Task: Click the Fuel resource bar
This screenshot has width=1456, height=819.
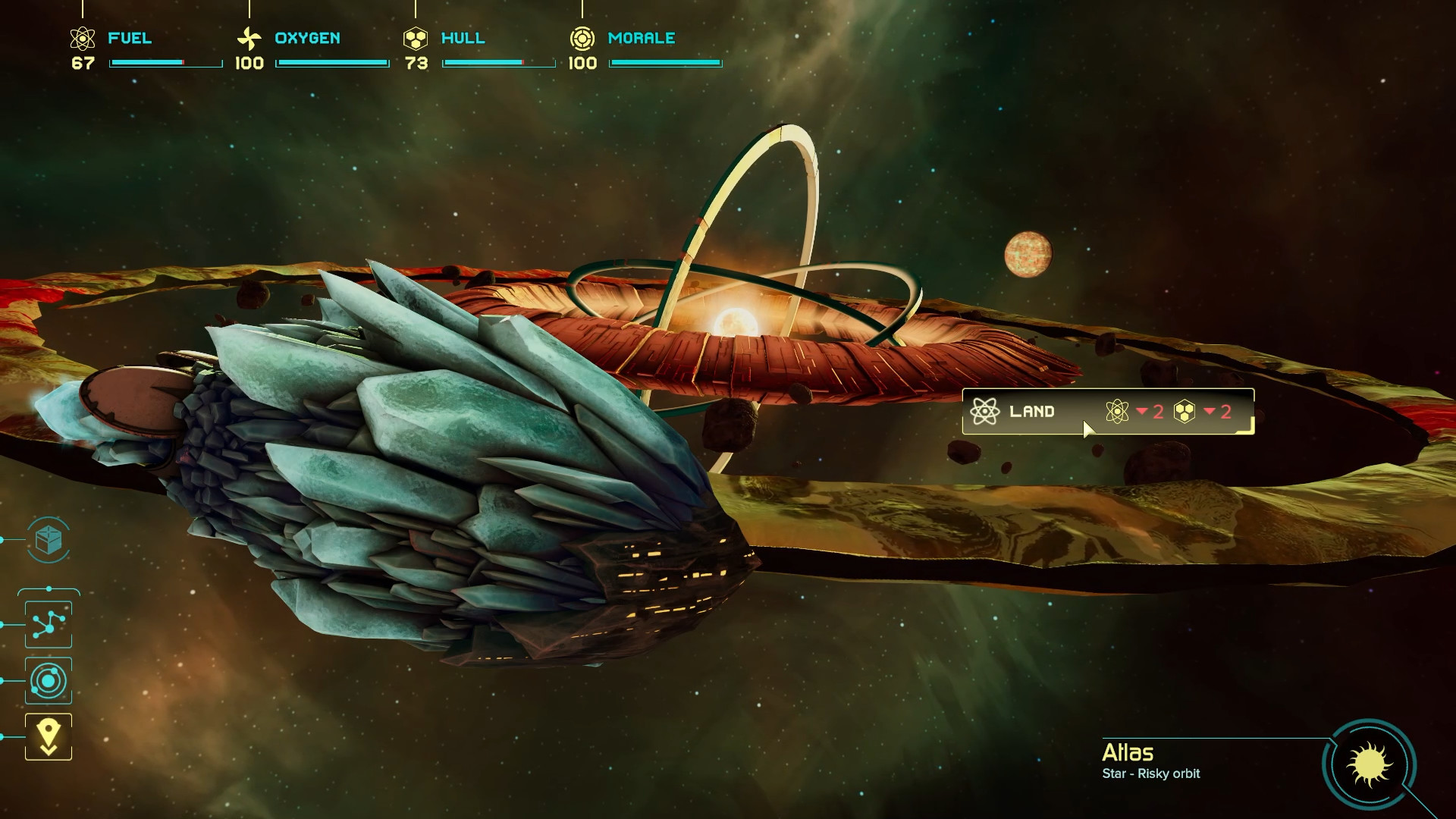Action: click(x=165, y=64)
